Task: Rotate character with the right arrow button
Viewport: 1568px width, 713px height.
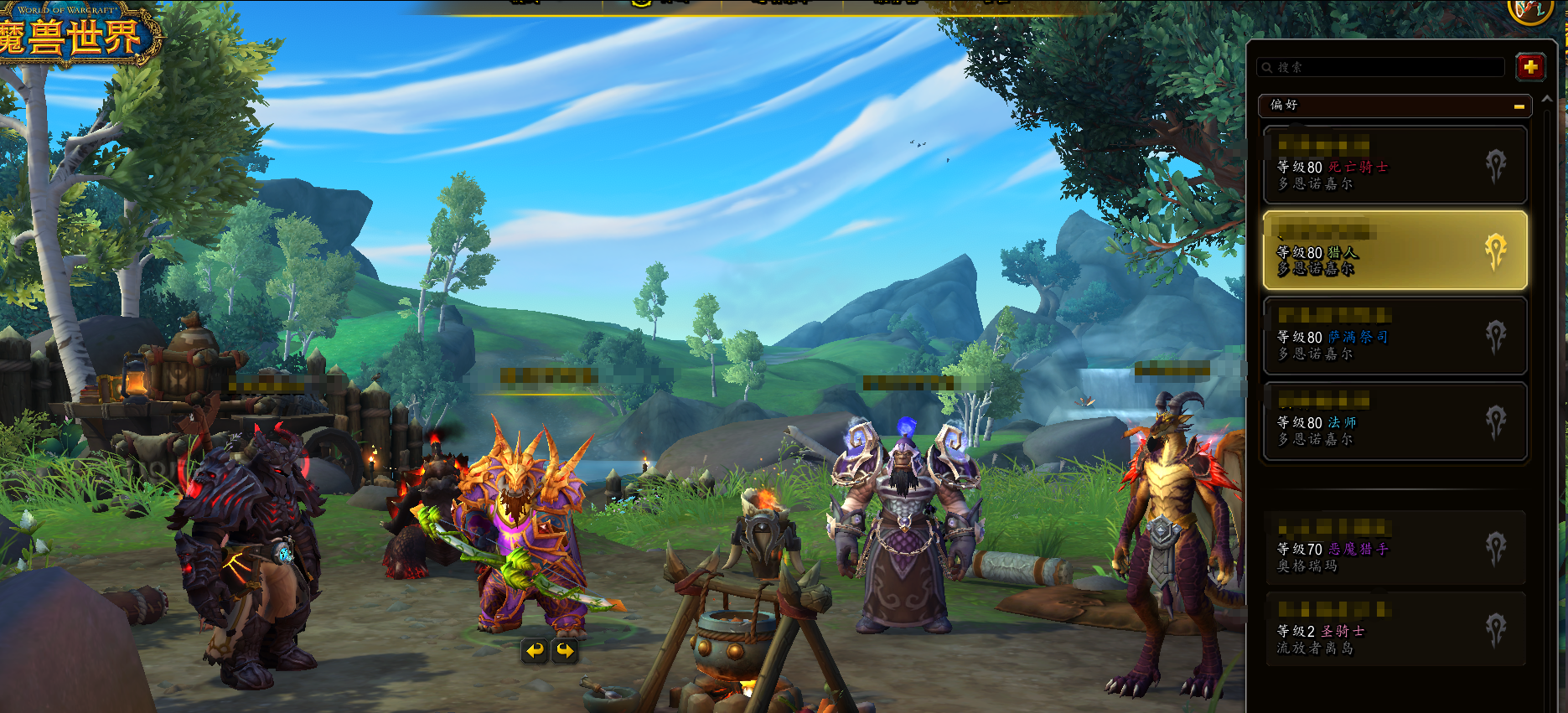Action: pos(566,650)
